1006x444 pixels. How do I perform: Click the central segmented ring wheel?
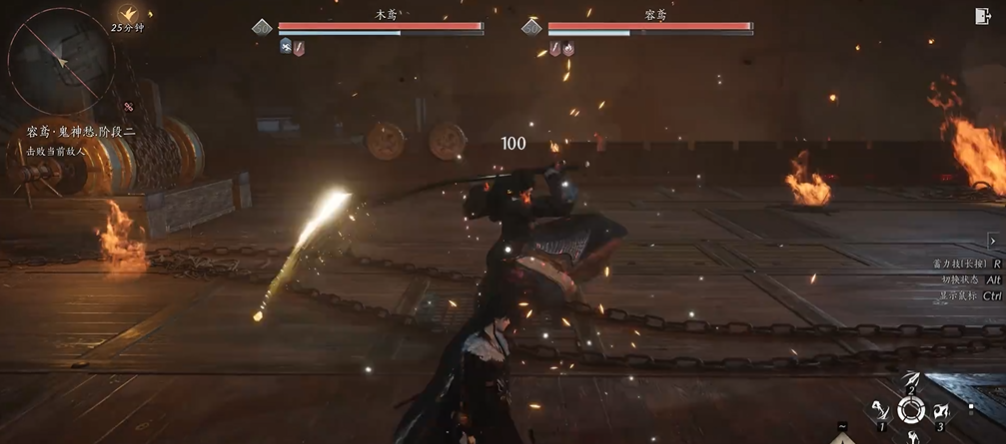pos(910,410)
